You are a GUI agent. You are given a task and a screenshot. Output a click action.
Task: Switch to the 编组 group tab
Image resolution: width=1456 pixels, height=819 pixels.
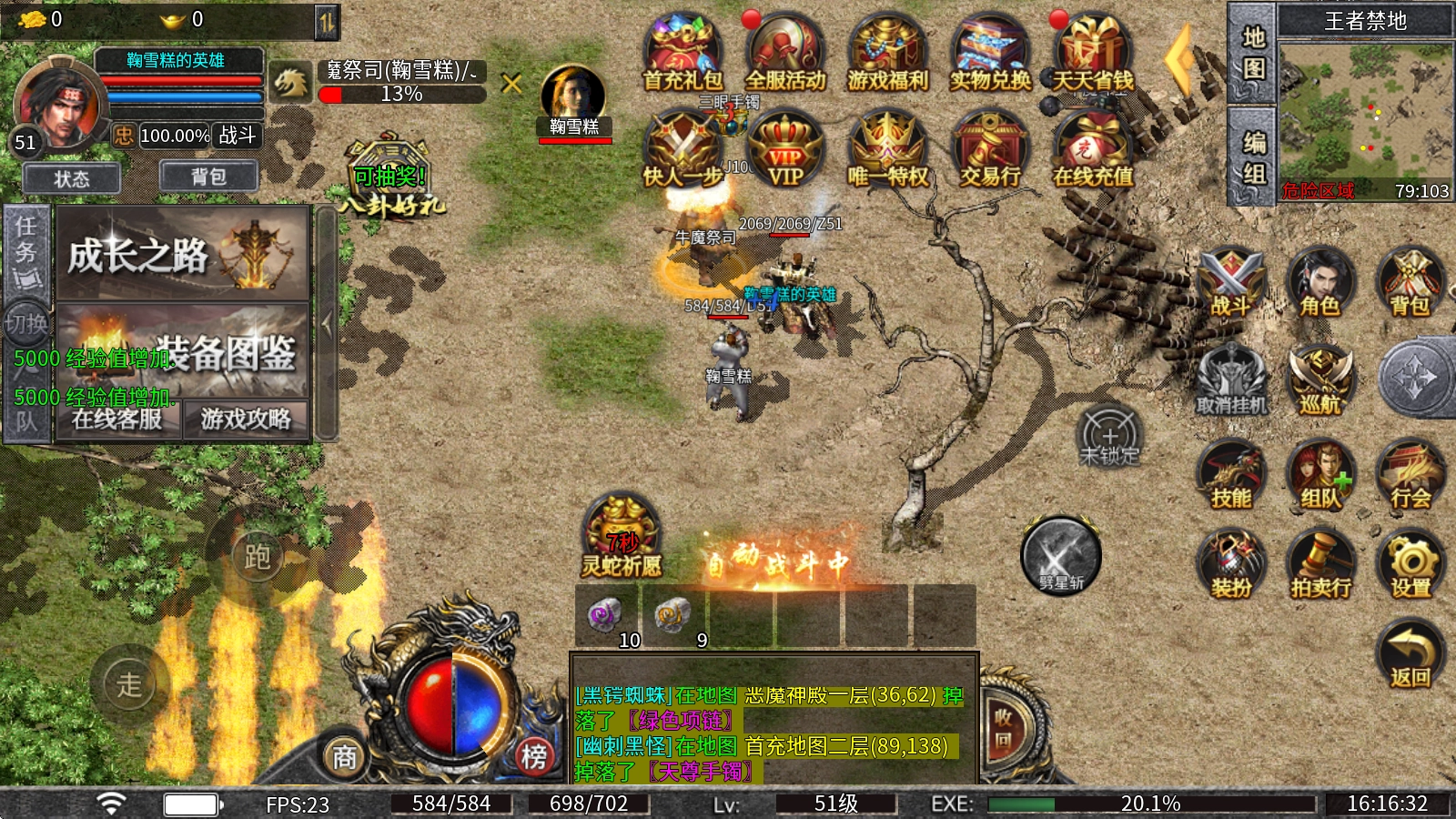[x=1254, y=157]
